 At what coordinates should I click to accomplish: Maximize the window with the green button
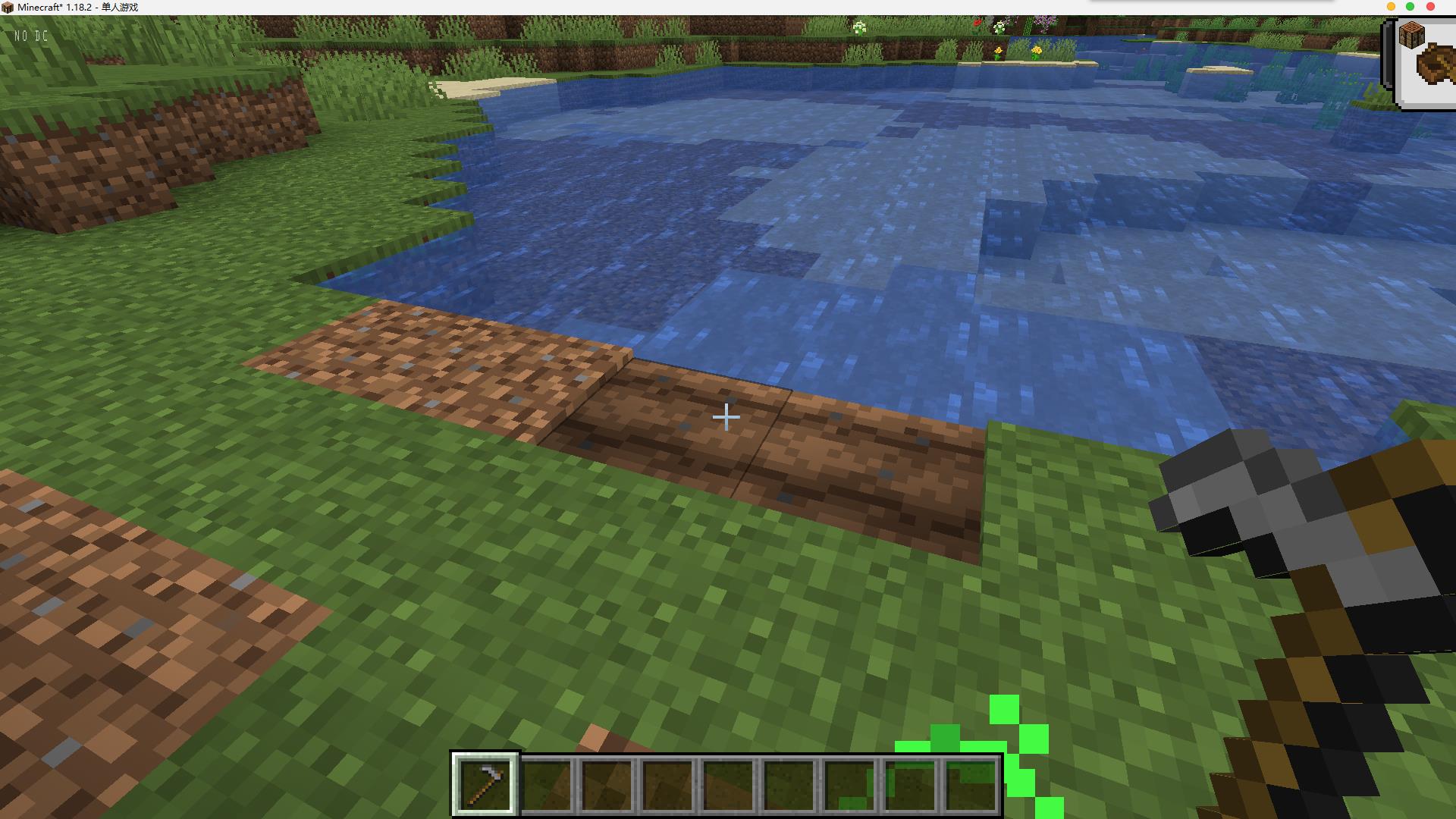(x=1410, y=7)
